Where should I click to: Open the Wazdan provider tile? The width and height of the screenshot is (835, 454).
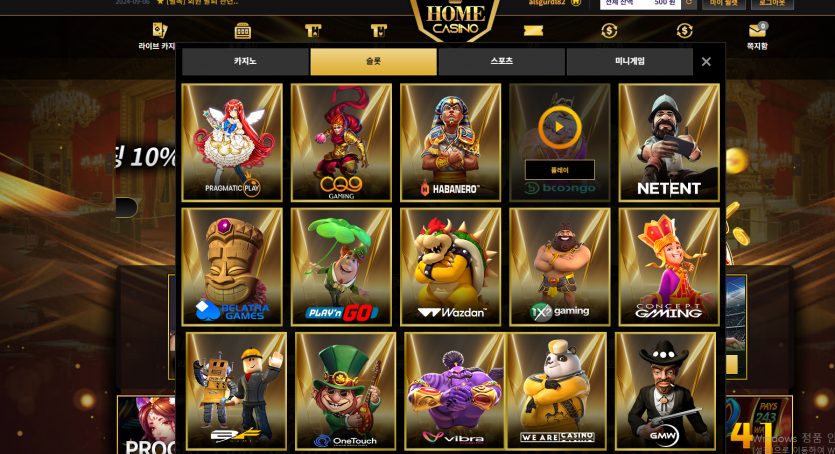pyautogui.click(x=450, y=266)
